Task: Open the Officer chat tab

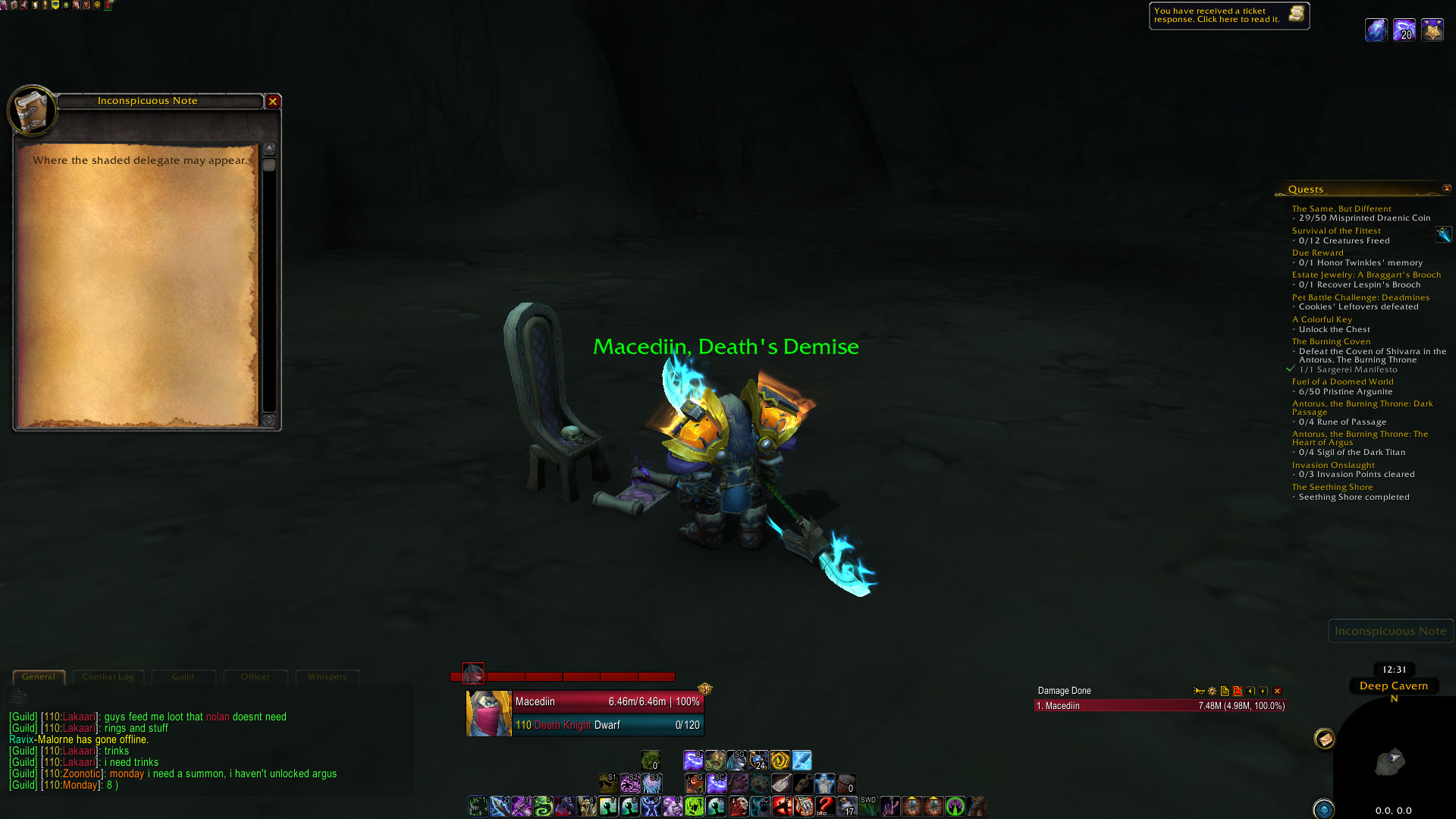Action: [x=256, y=676]
